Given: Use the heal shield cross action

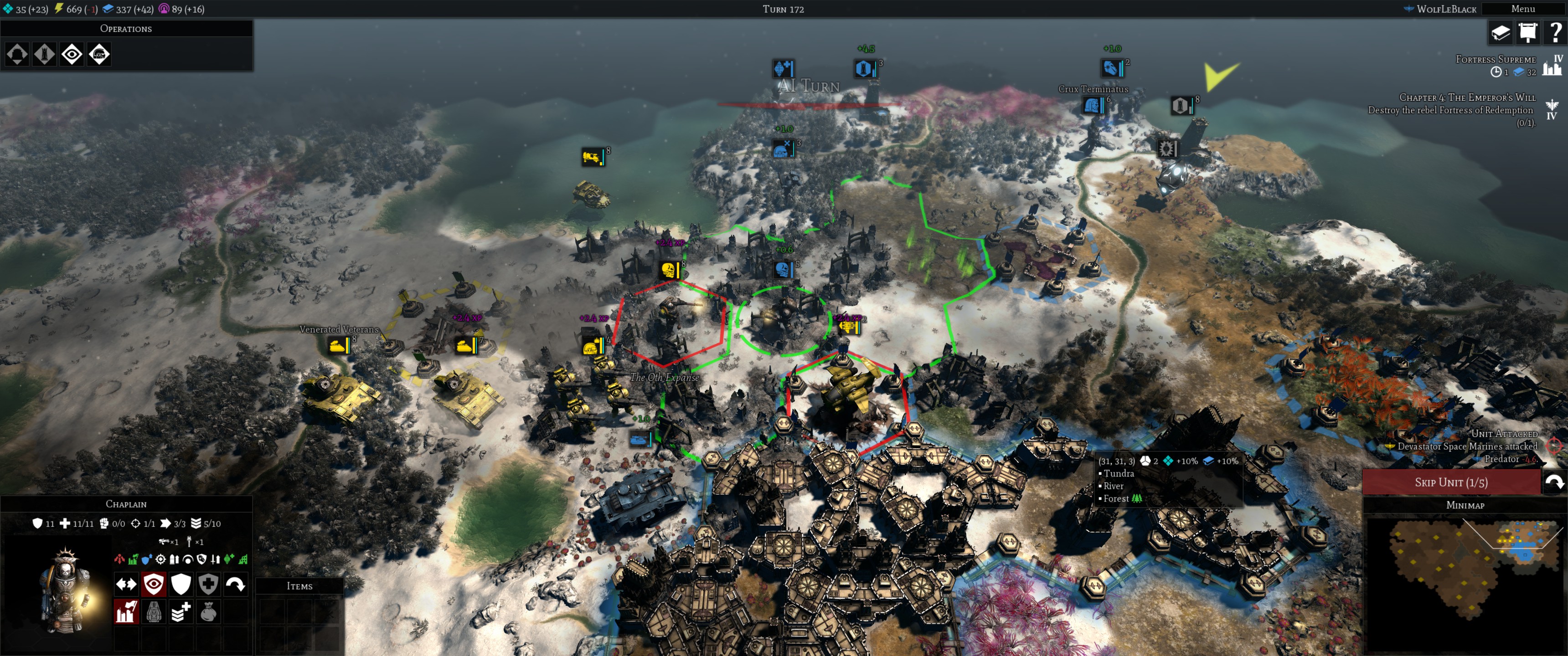Looking at the screenshot, I should (208, 584).
